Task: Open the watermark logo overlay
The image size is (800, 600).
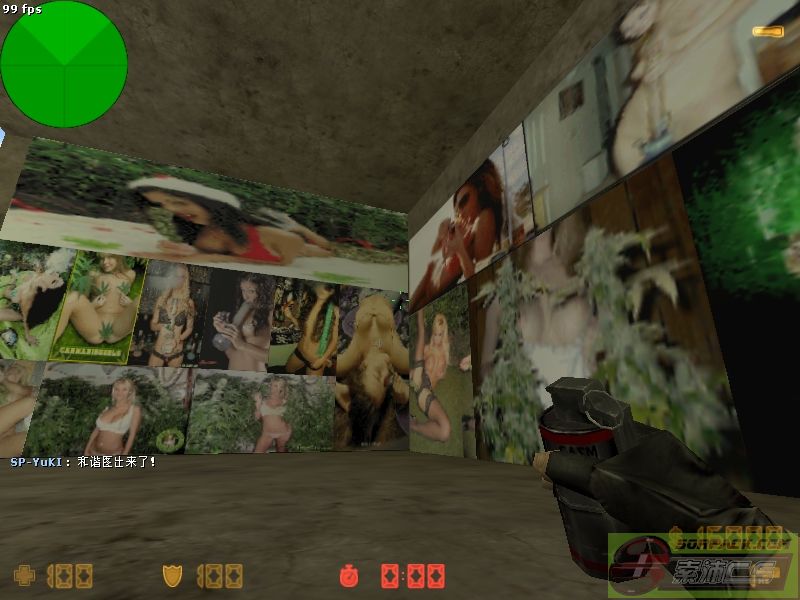Action: 703,566
